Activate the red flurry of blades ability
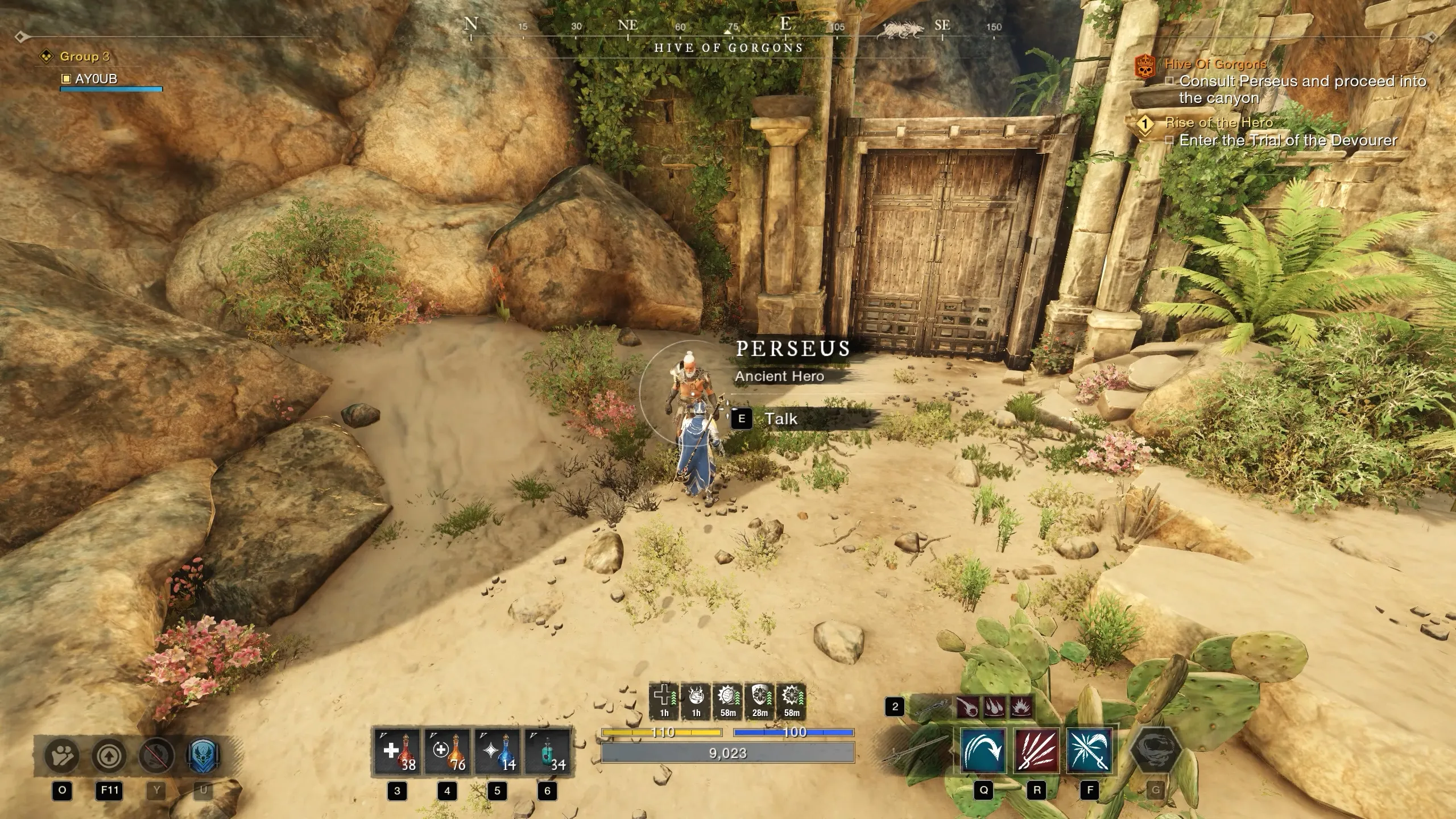The image size is (1456, 819). [x=1036, y=751]
